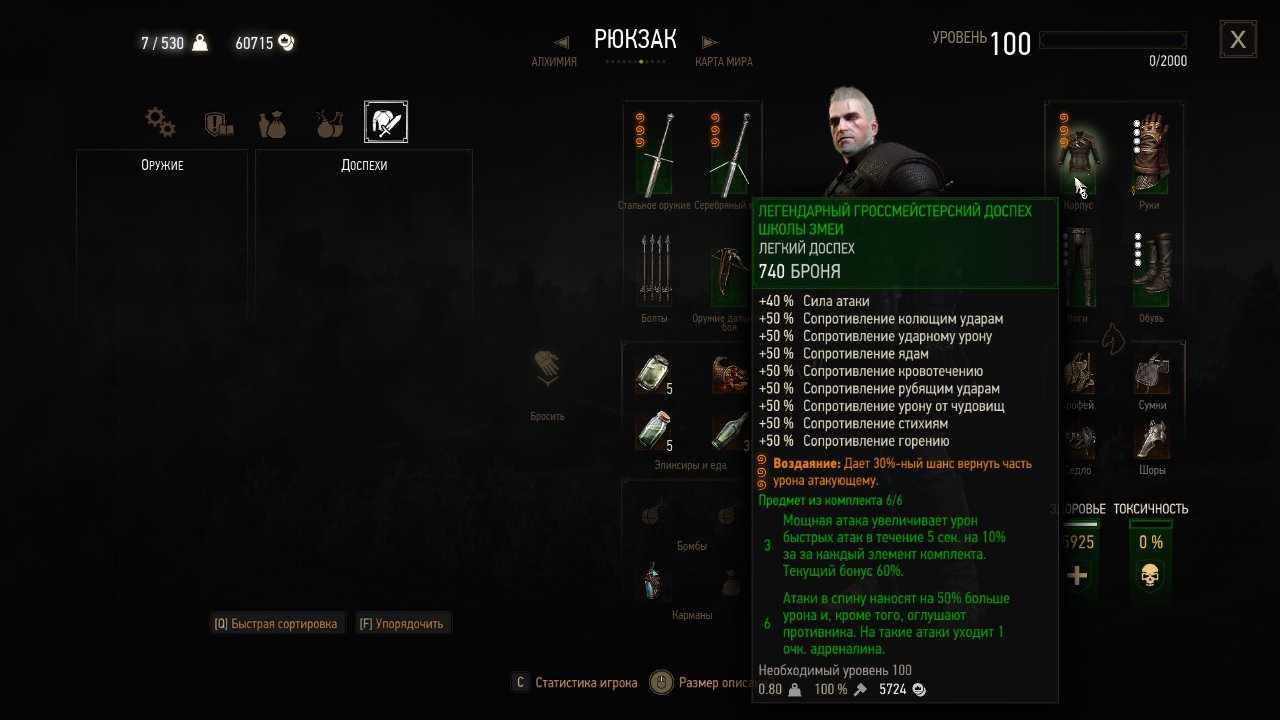Select the gloves Руки slot

(1150, 155)
